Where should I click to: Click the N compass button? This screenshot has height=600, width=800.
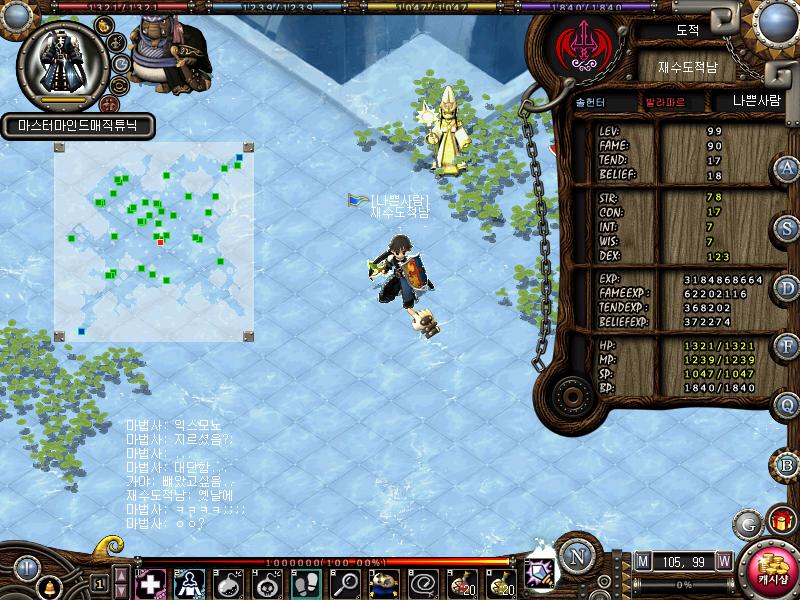click(x=576, y=557)
